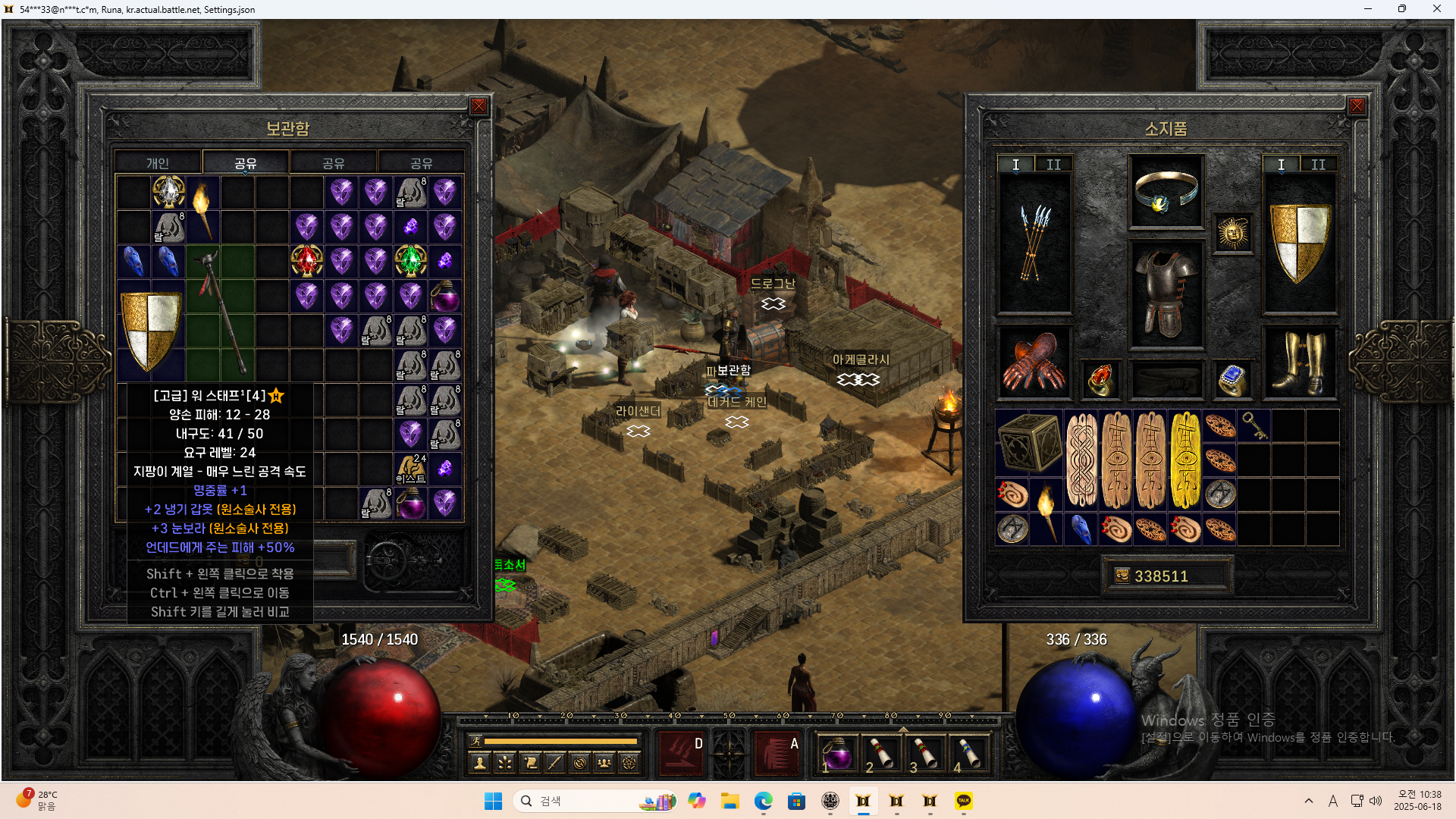Click the Horadric Cube in the inventory
This screenshot has width=1456, height=819.
click(1029, 443)
